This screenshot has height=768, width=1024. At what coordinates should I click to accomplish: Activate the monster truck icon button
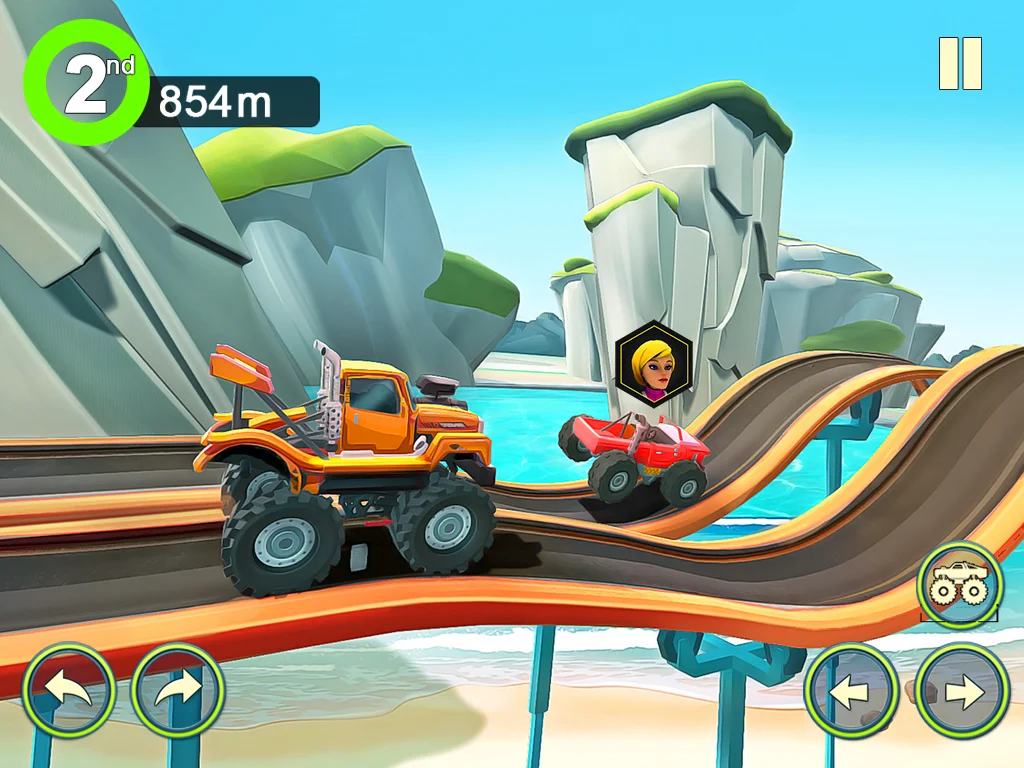[x=960, y=585]
